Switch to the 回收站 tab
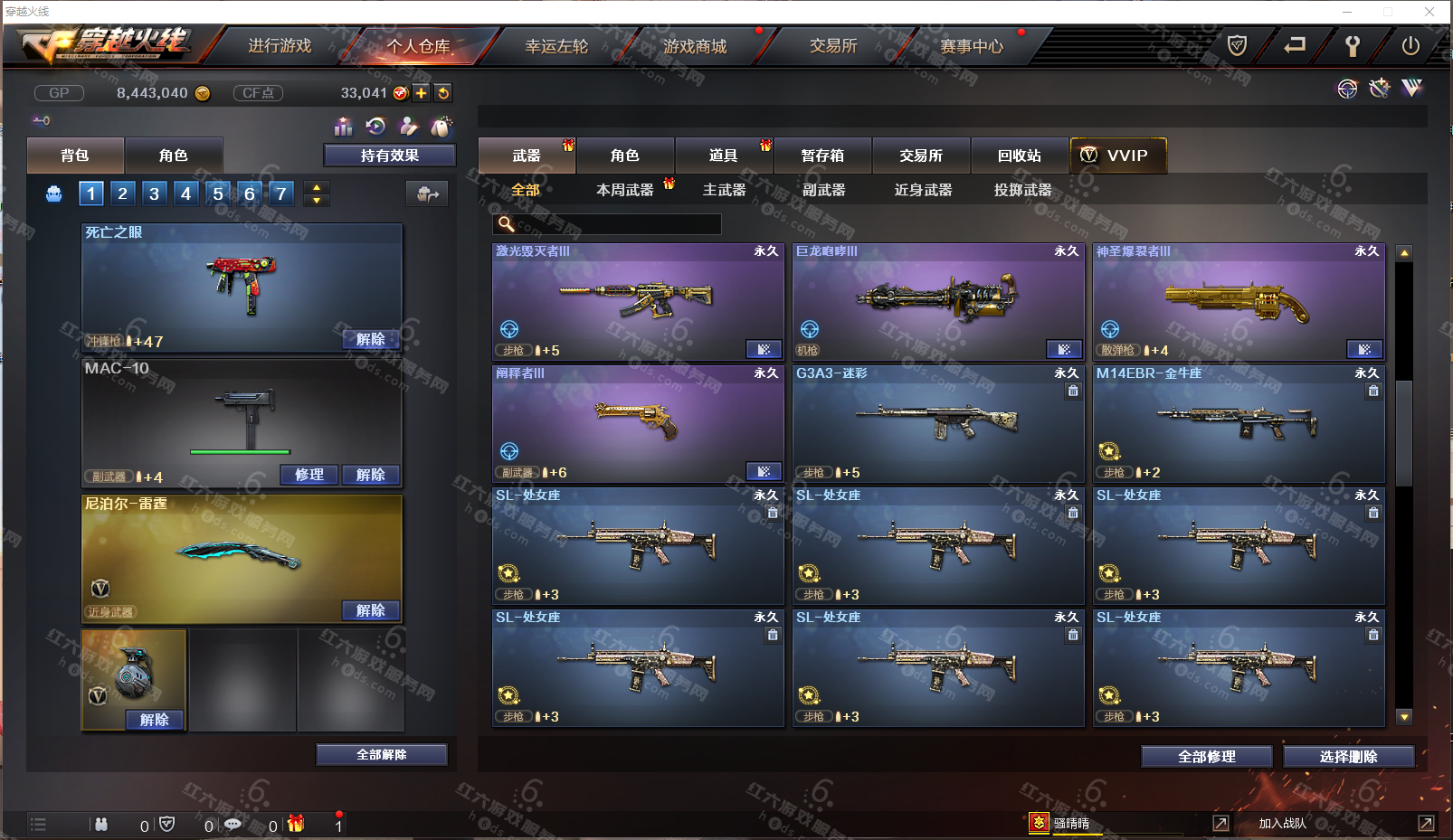This screenshot has width=1453, height=840. (x=1019, y=156)
